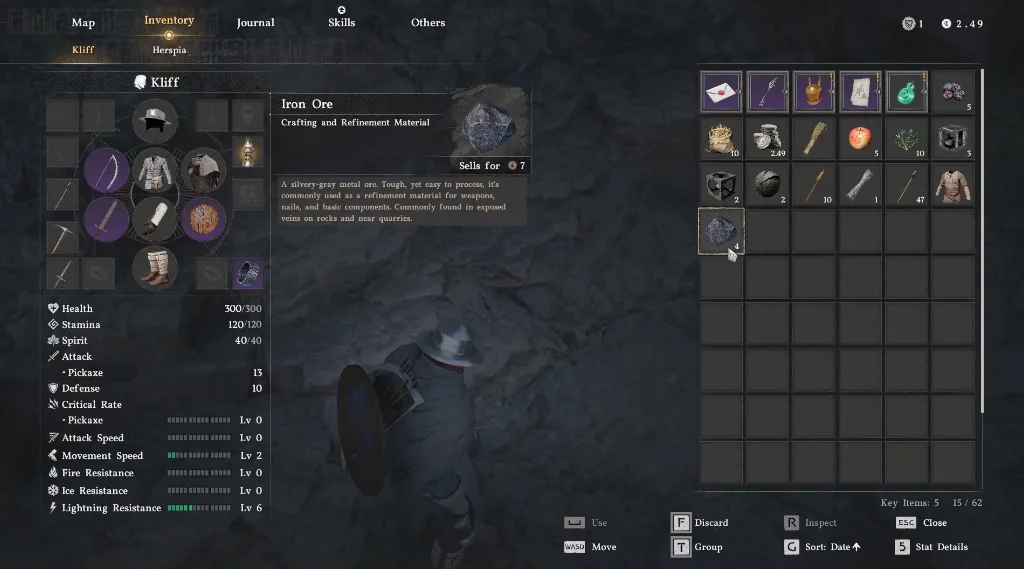Select the equipped boots slot

[x=155, y=267]
